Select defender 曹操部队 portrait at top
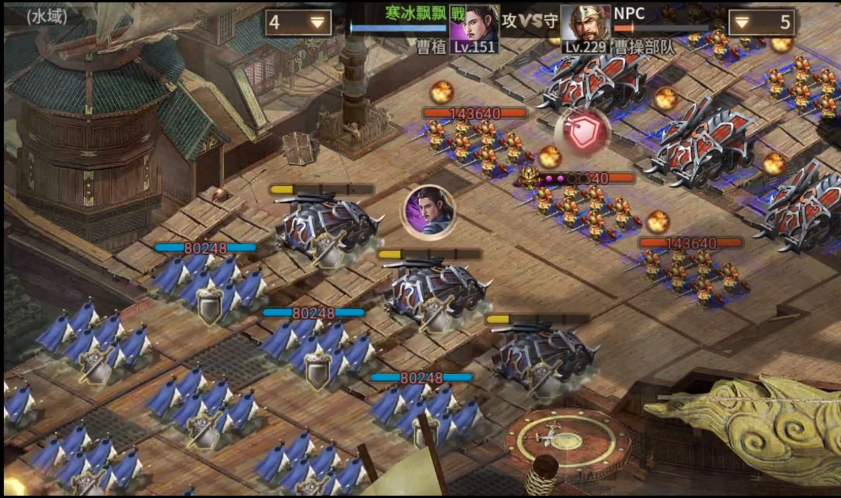Screen dimensions: 841x498 585,24
